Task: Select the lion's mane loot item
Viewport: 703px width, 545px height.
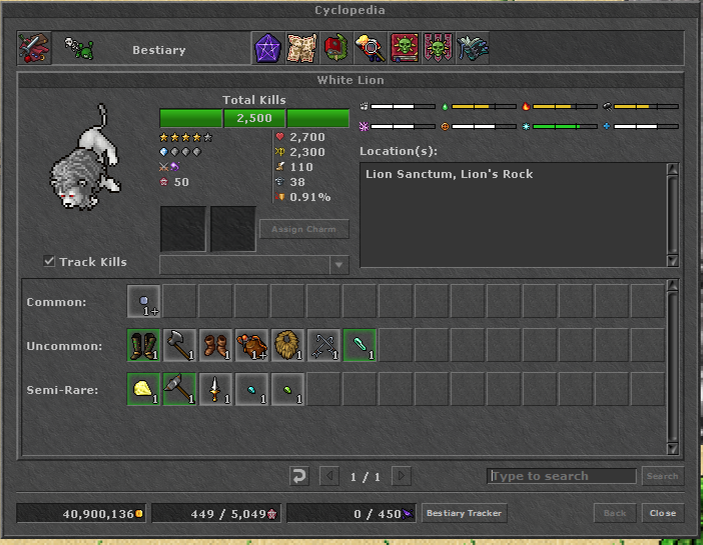Action: pyautogui.click(x=288, y=345)
